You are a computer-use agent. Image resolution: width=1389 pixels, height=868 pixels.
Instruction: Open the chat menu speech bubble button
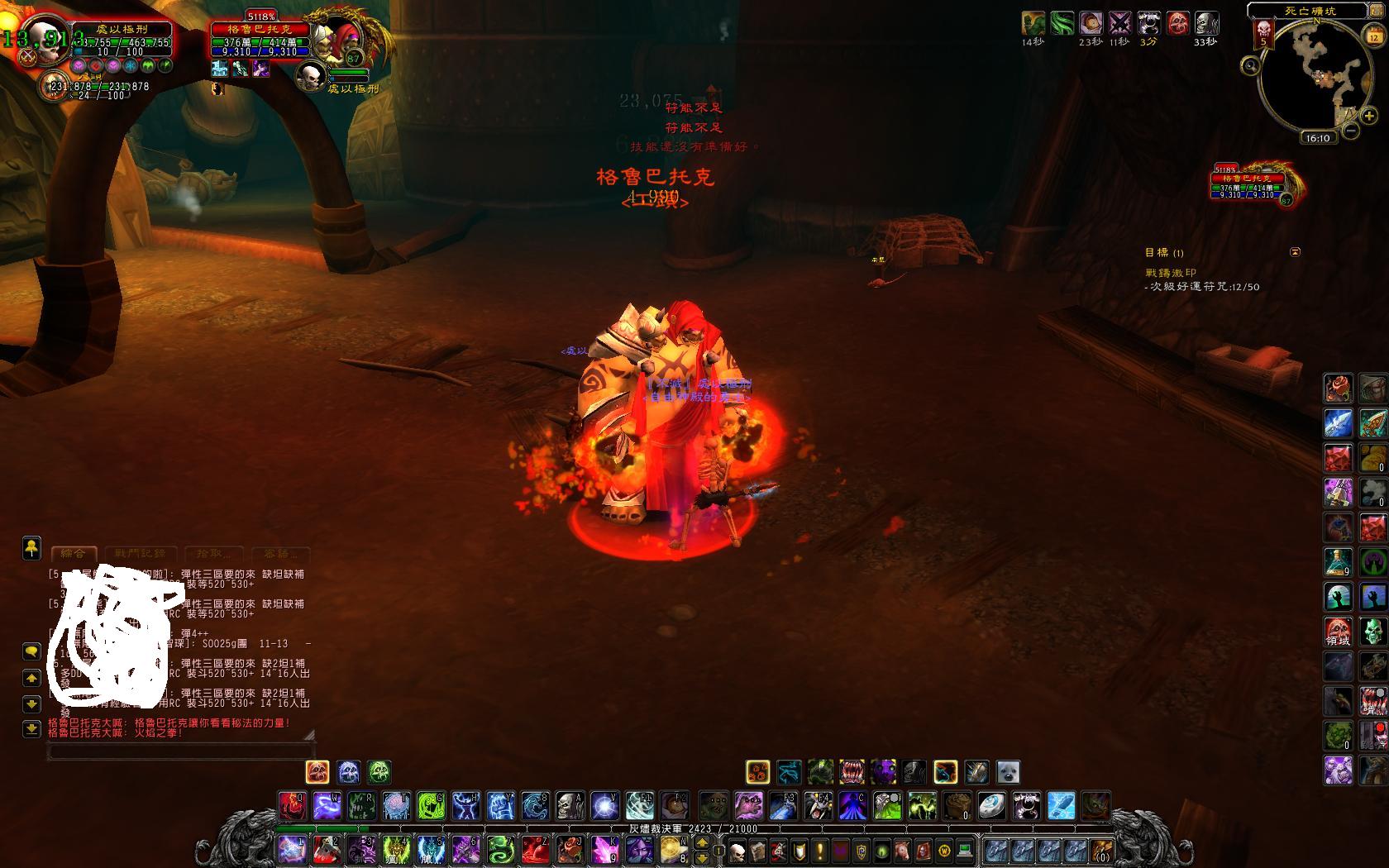click(31, 651)
